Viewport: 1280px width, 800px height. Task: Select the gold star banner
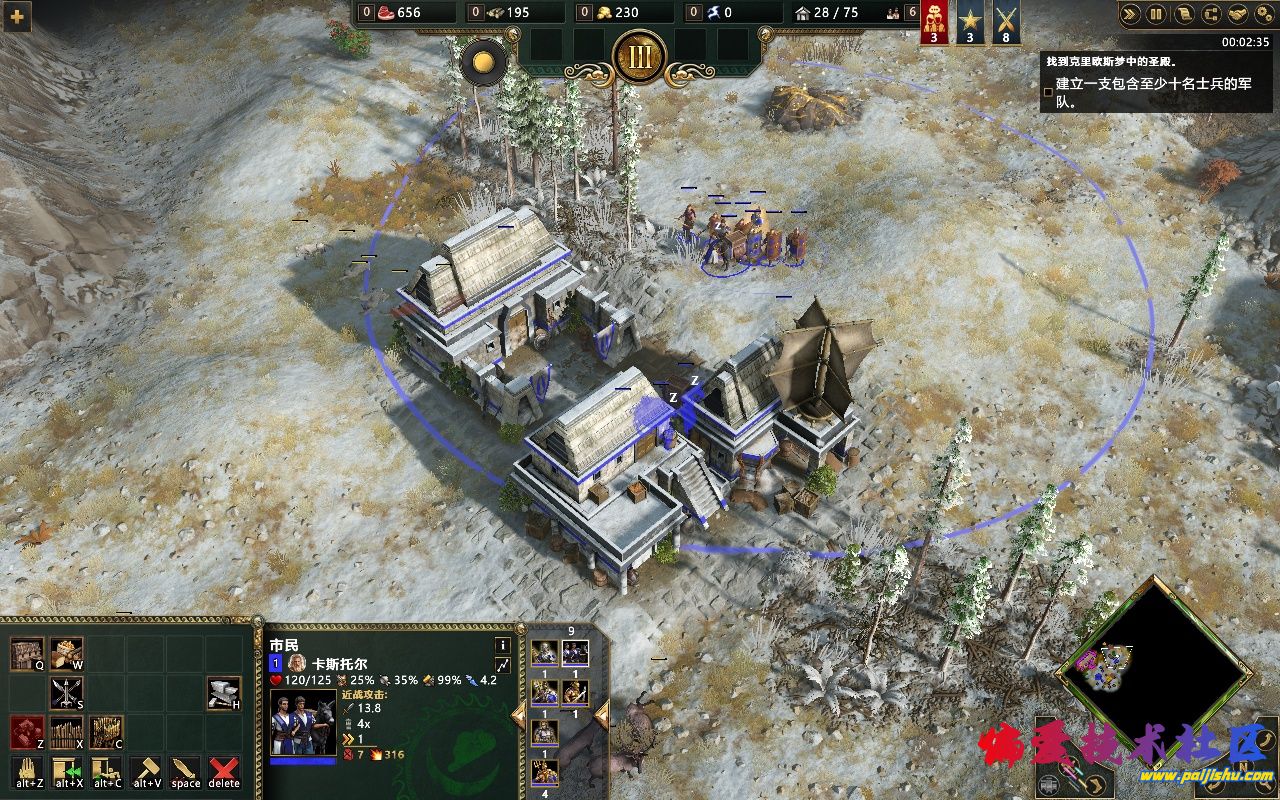click(x=970, y=22)
